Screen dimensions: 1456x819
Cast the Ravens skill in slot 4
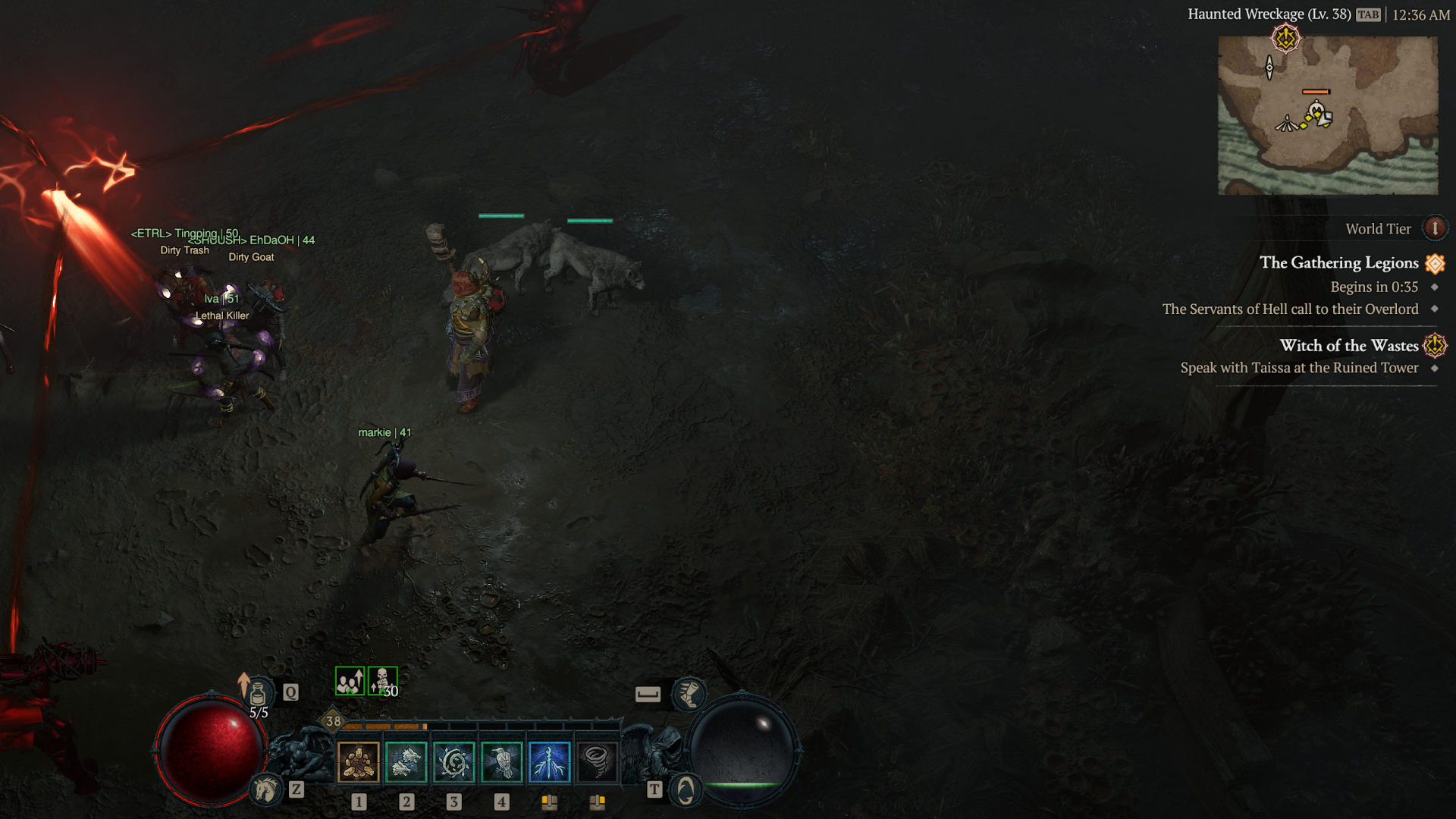coord(501,763)
